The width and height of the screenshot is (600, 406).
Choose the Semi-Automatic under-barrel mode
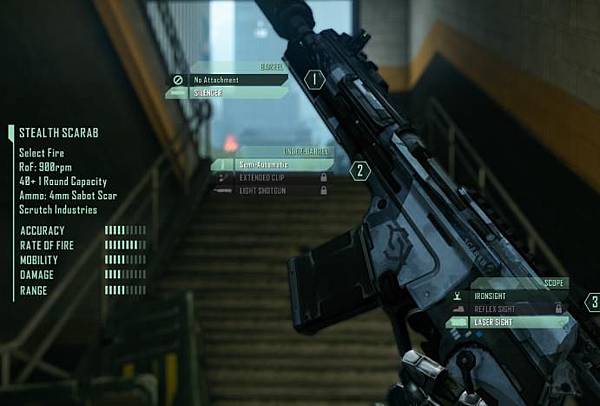coord(270,164)
